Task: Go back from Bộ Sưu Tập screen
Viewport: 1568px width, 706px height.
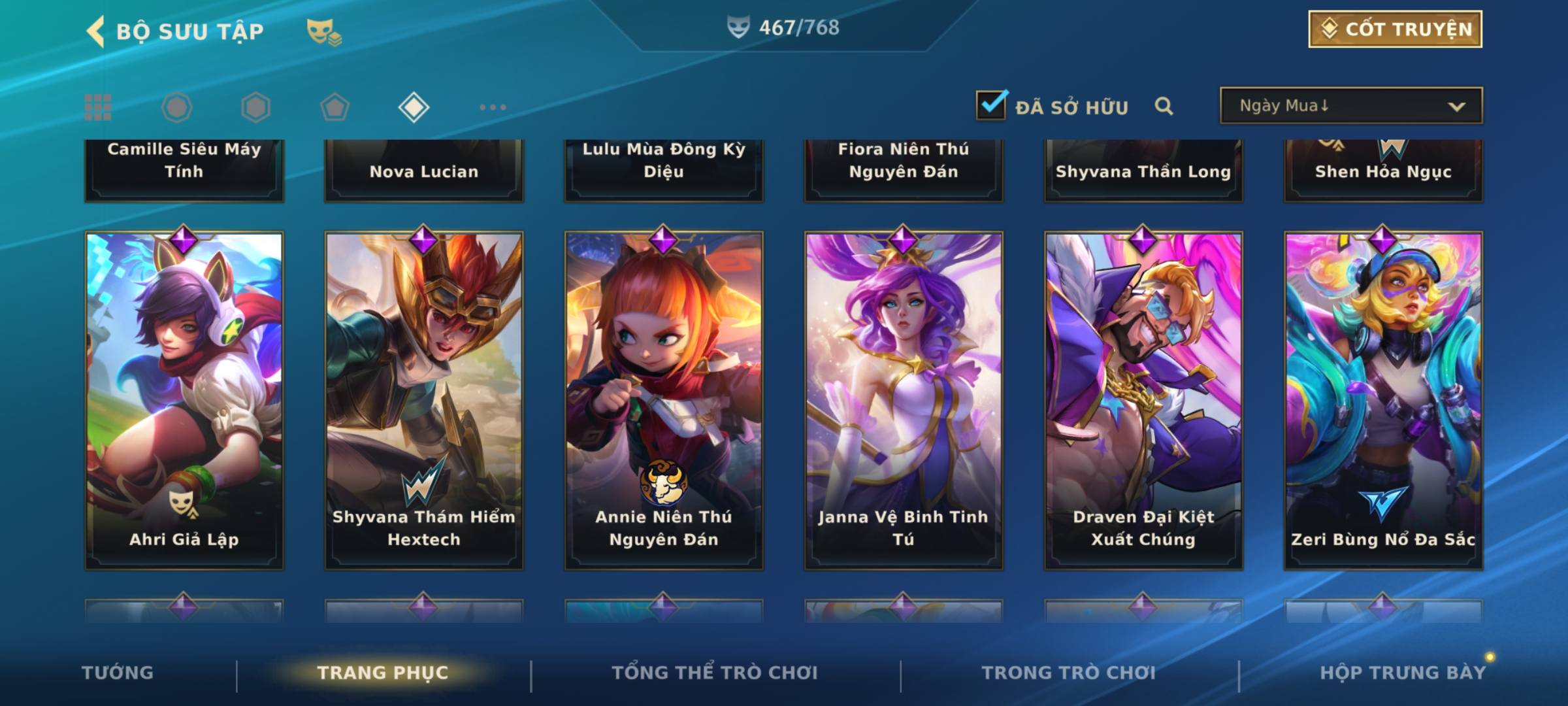Action: pyautogui.click(x=96, y=31)
